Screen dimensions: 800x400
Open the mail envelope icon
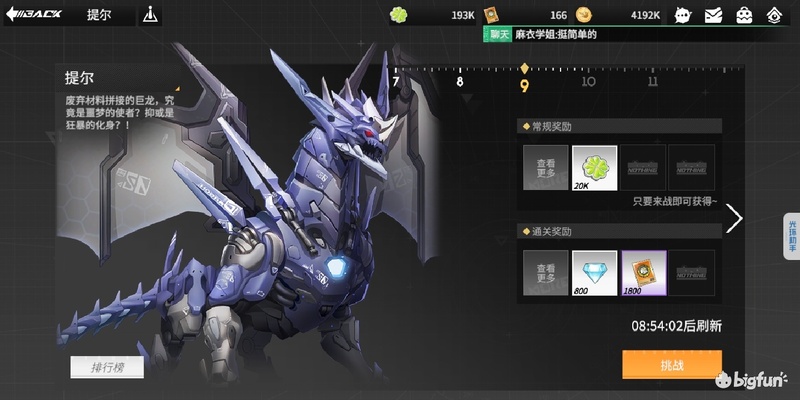(x=713, y=15)
